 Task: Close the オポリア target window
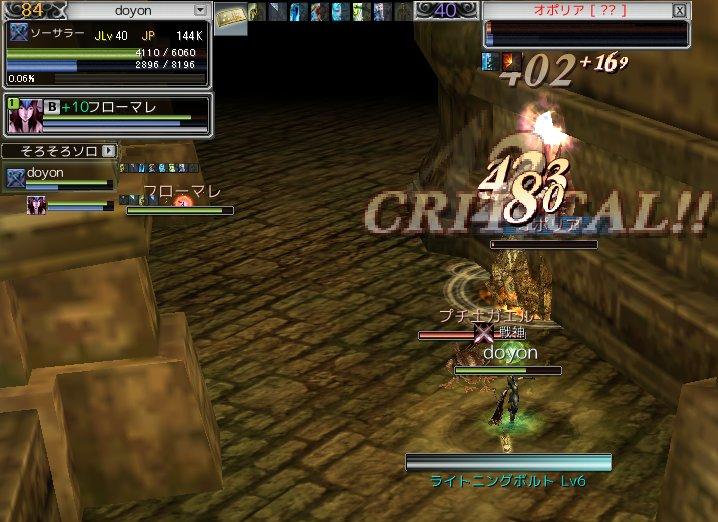[x=680, y=11]
